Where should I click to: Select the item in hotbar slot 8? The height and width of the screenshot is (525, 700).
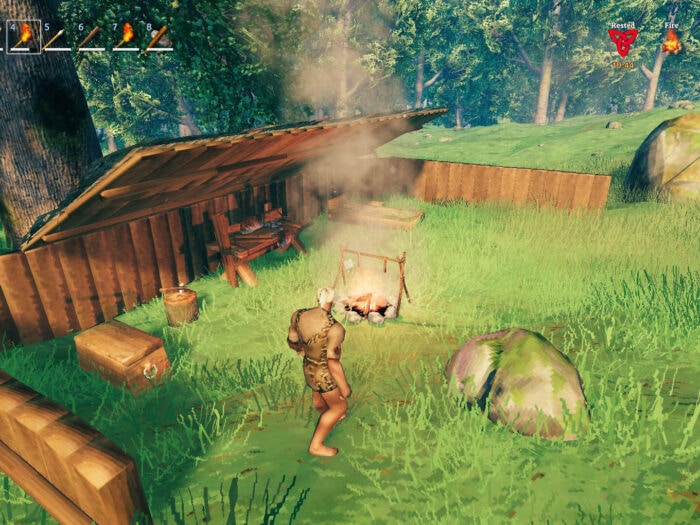click(158, 37)
